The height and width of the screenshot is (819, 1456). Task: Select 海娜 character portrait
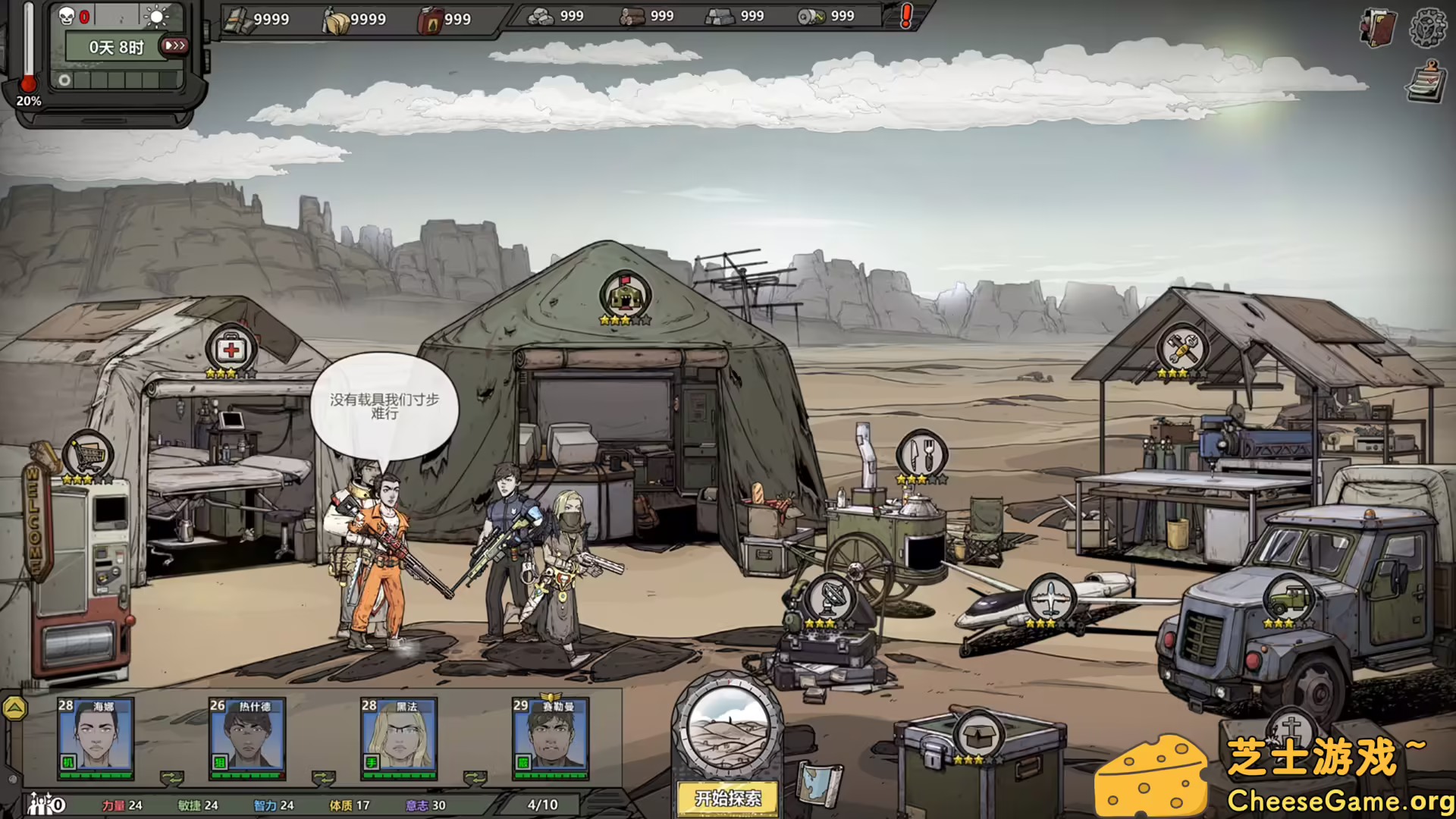pos(96,736)
